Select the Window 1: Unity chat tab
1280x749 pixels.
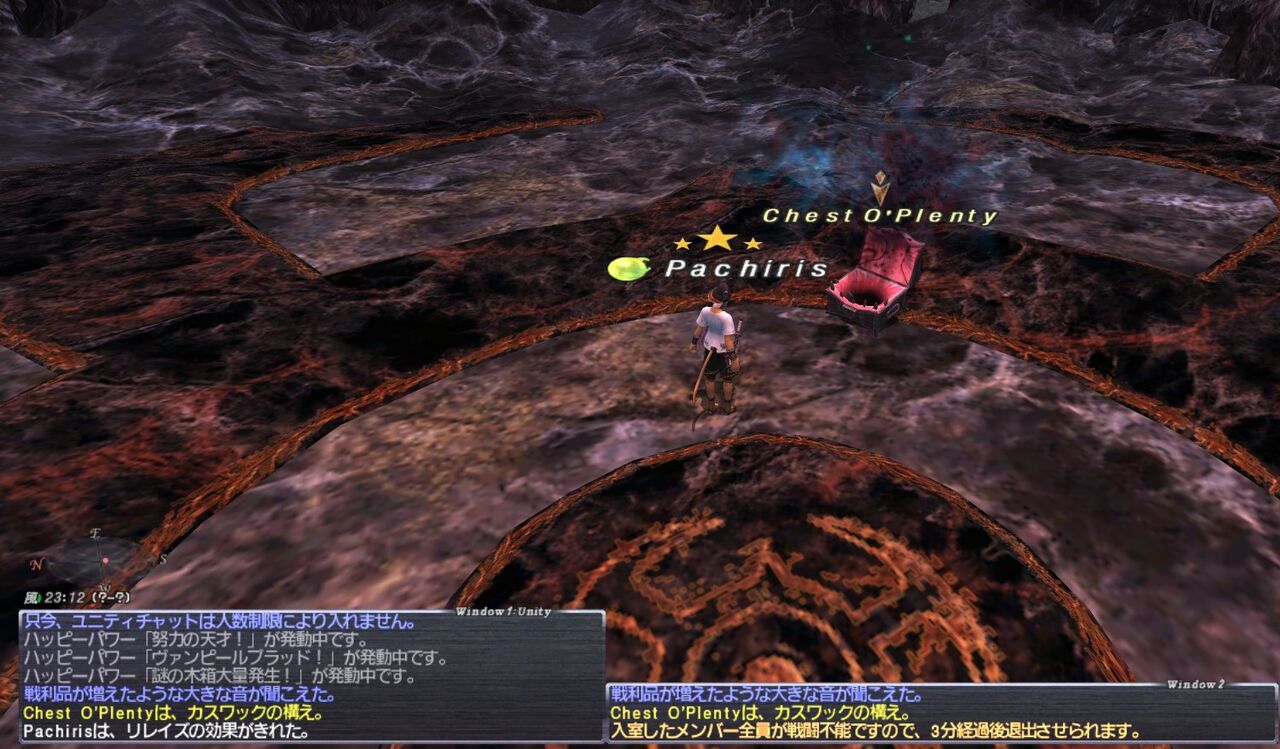point(502,609)
